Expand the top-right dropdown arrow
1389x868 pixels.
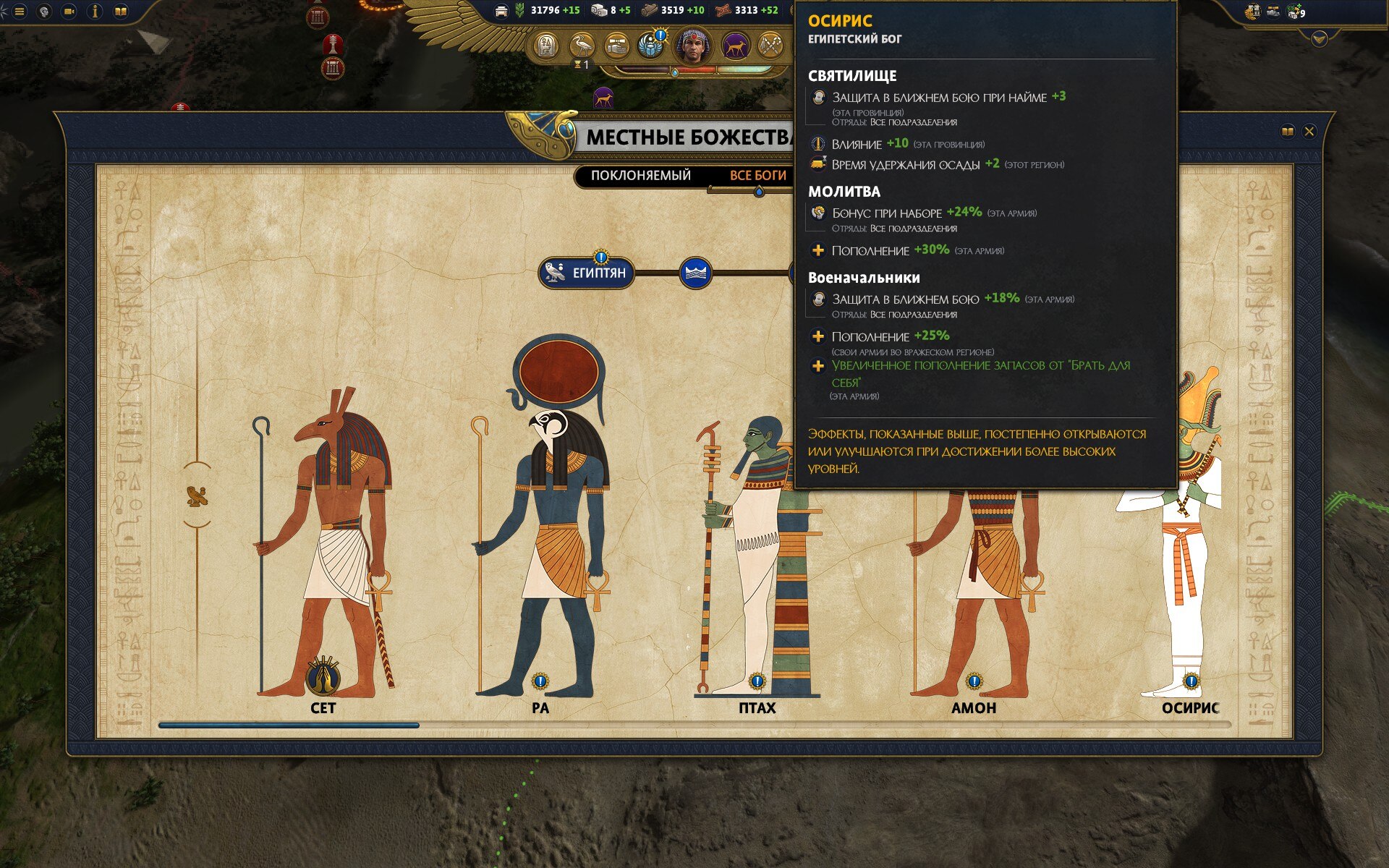coord(1319,38)
